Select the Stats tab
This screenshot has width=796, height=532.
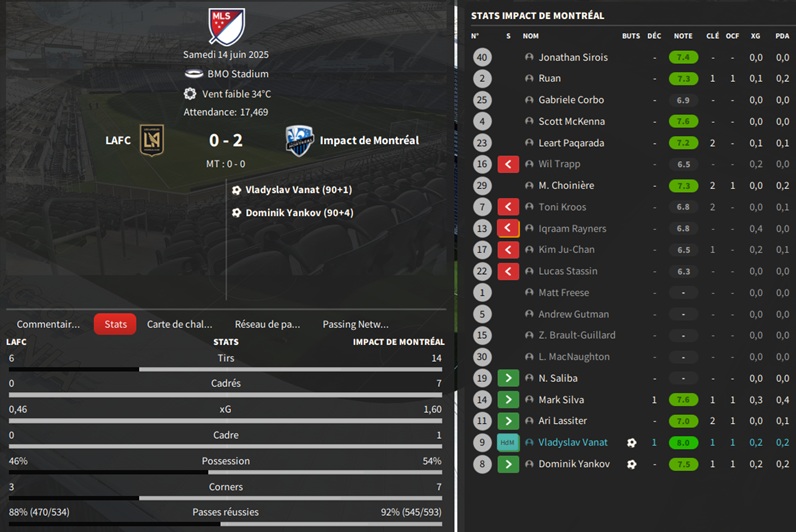point(115,324)
